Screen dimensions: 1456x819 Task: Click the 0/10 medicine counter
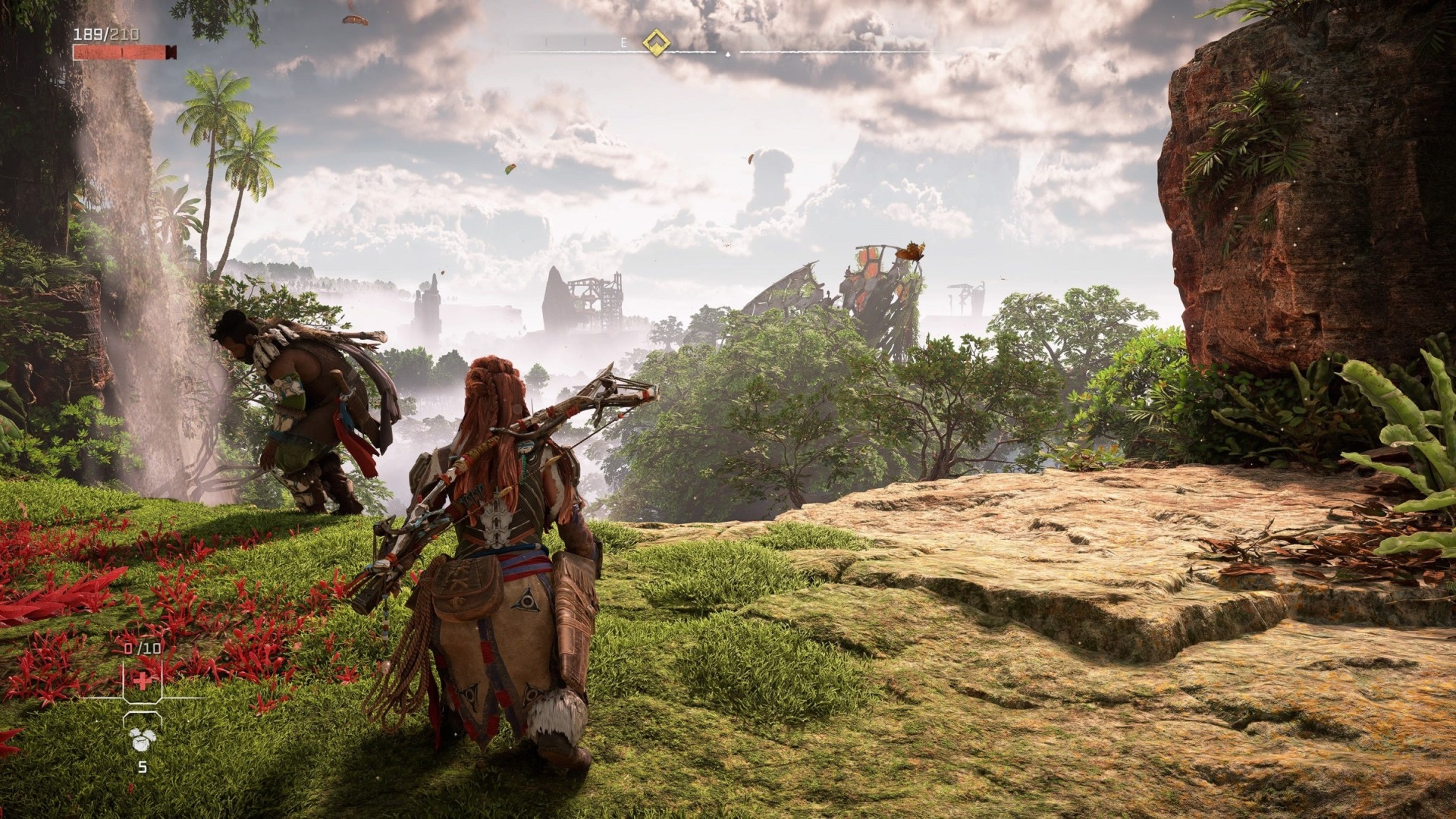click(x=142, y=648)
